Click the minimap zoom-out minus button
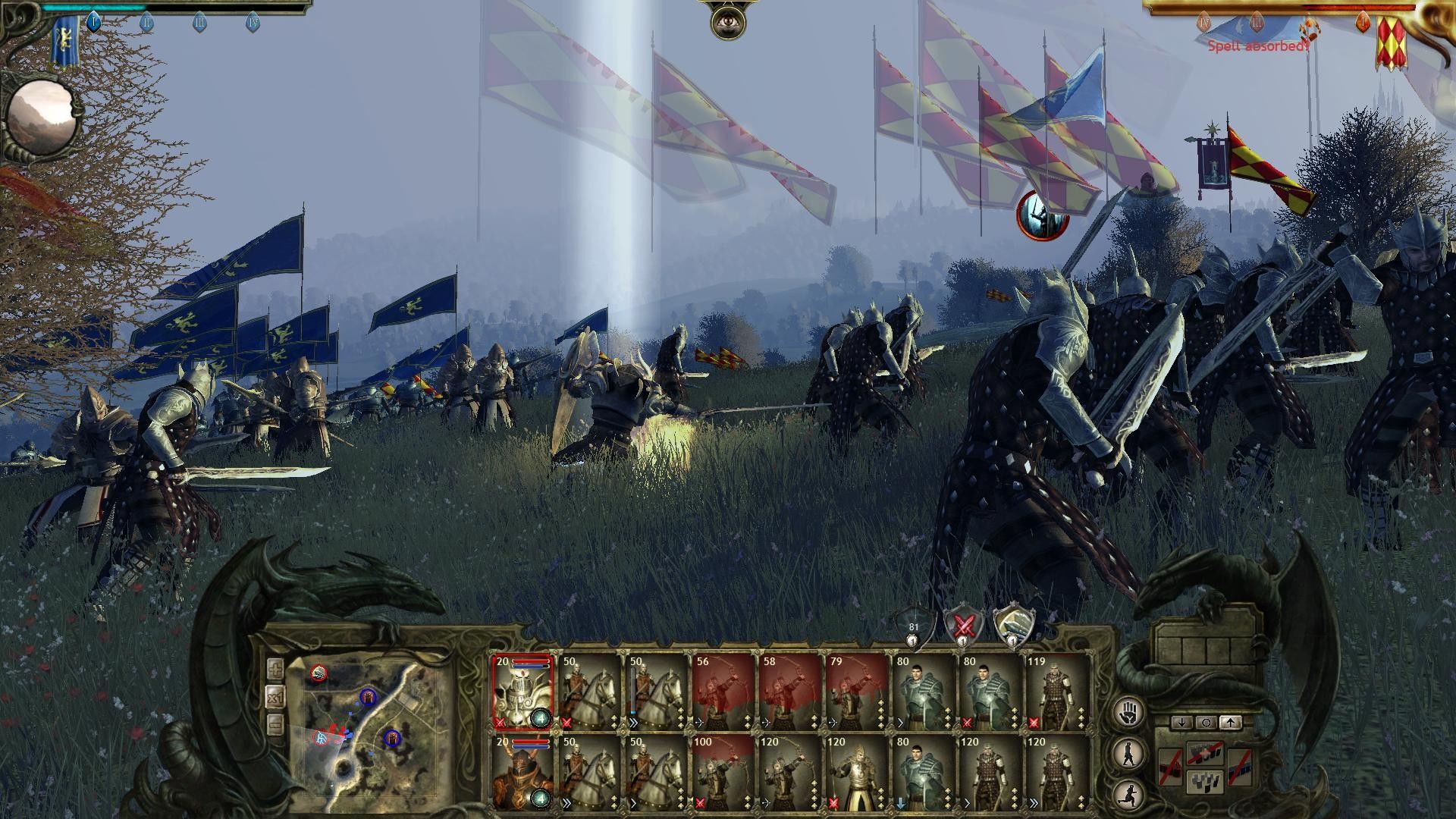 [275, 724]
